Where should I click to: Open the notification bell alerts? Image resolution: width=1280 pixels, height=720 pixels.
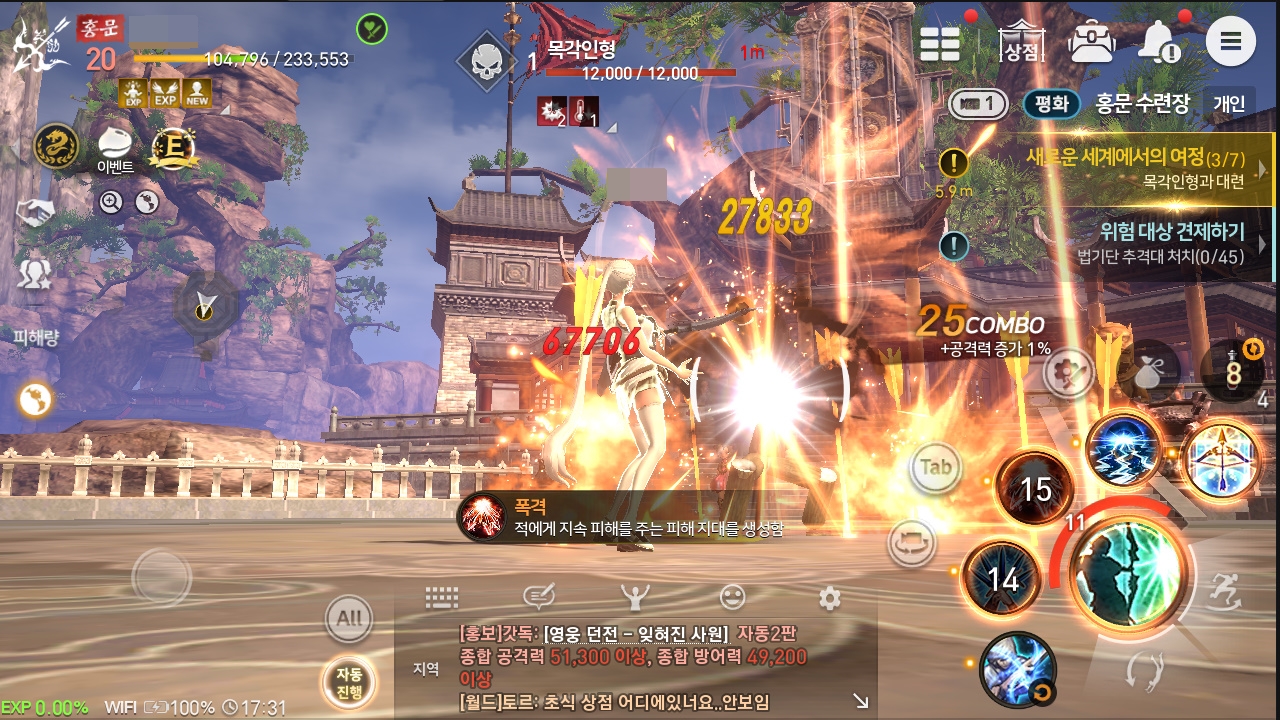point(1160,42)
